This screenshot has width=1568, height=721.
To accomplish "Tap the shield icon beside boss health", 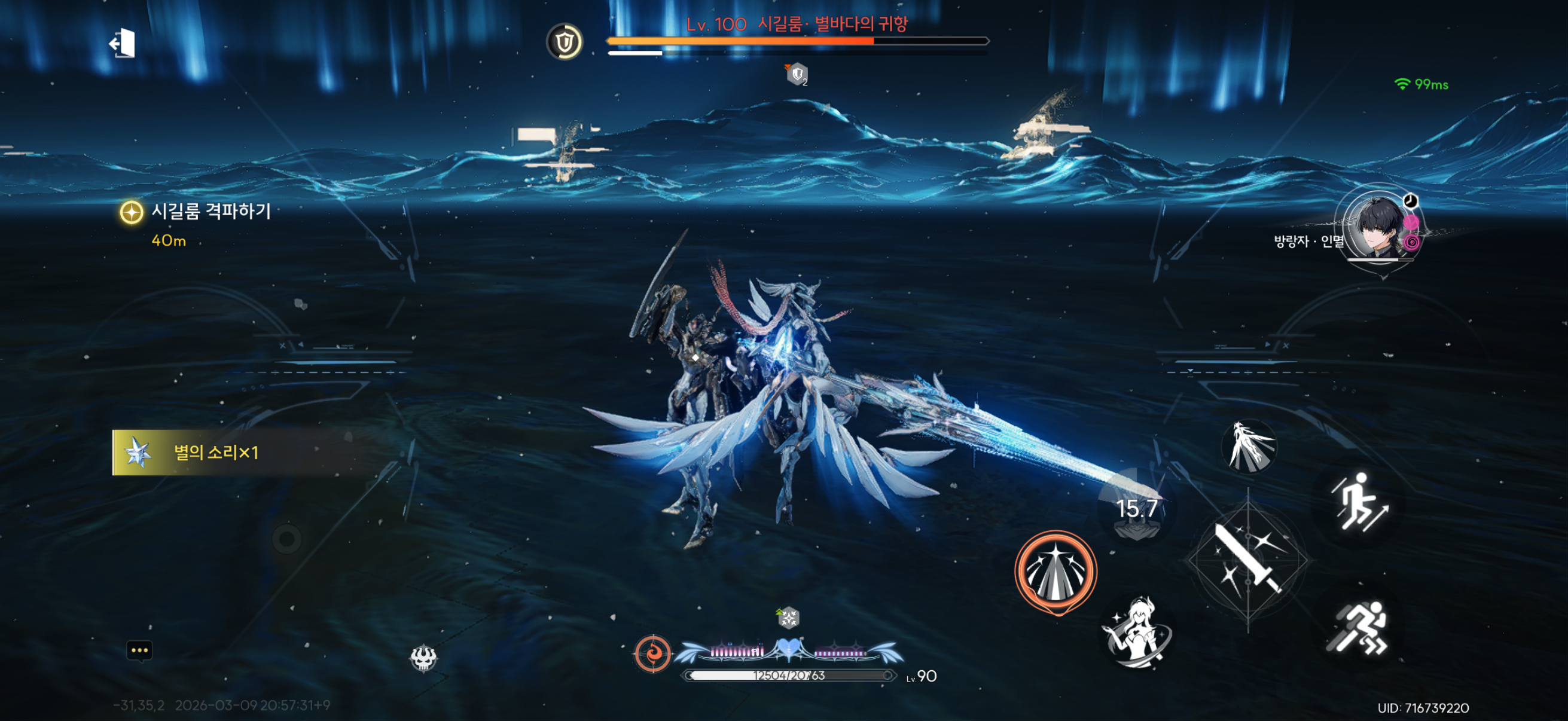I will [565, 42].
